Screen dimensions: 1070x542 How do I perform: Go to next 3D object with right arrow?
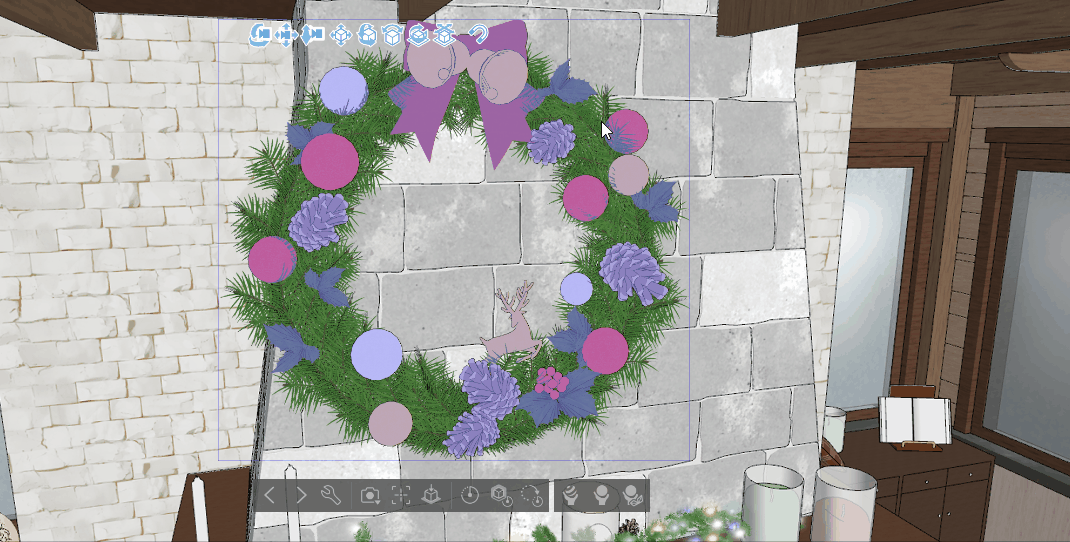pos(301,495)
